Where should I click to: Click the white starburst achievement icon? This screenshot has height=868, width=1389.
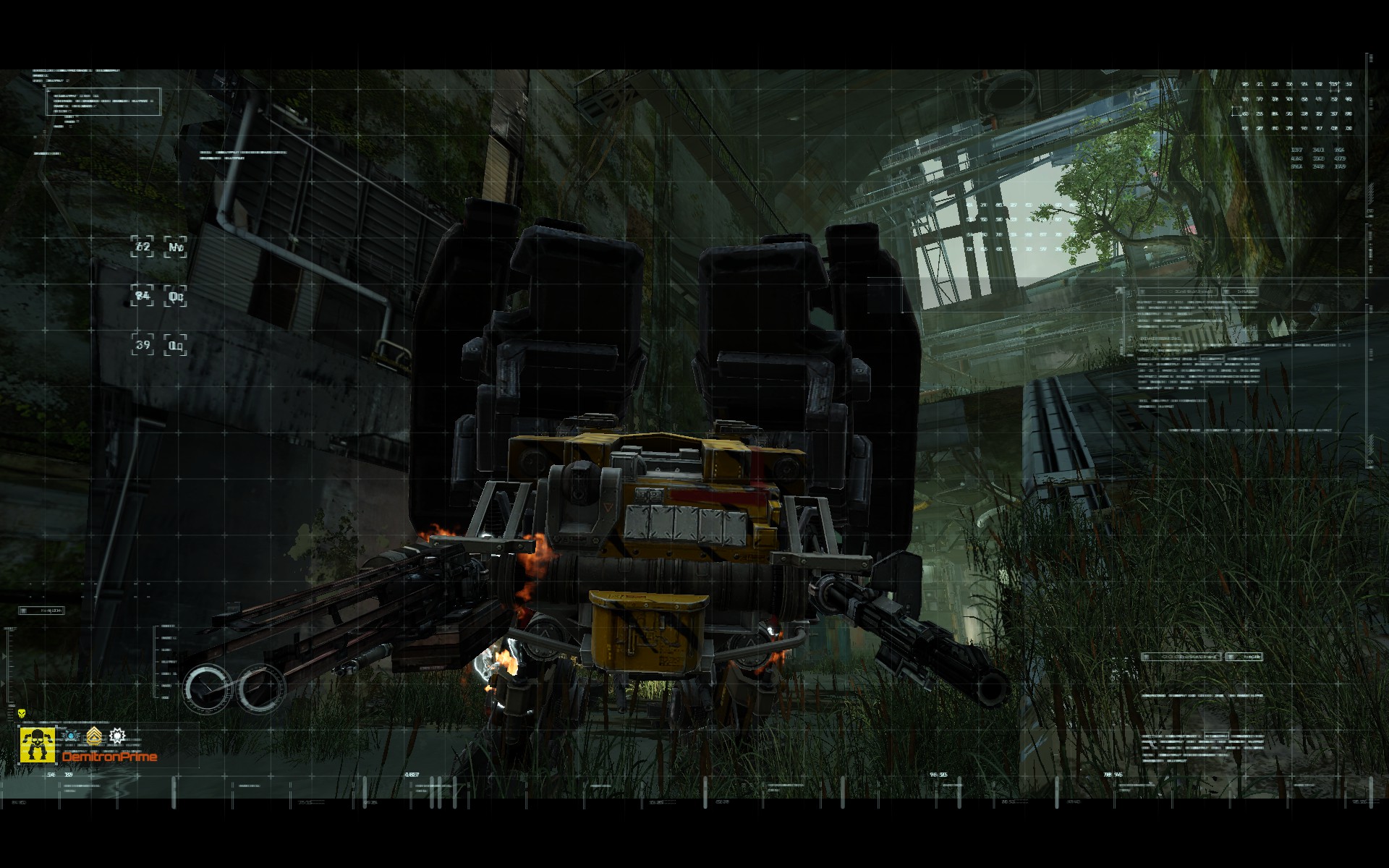pos(118,736)
